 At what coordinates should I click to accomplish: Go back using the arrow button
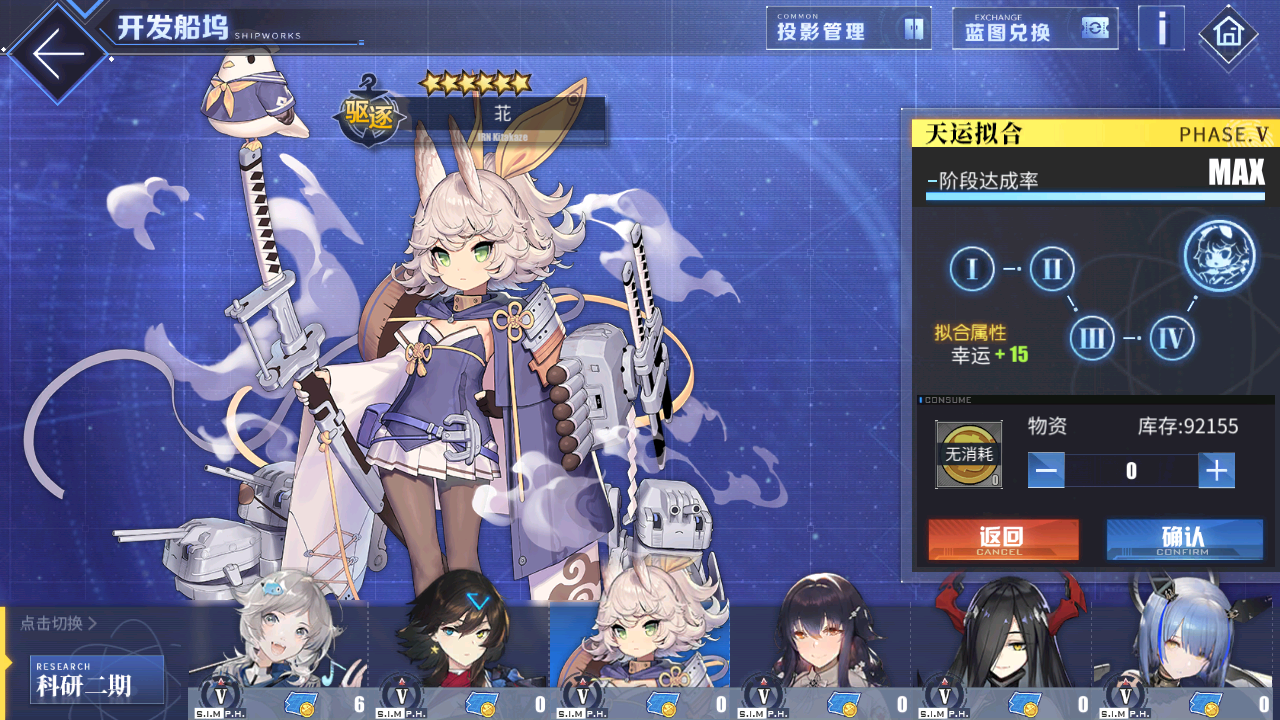(57, 53)
